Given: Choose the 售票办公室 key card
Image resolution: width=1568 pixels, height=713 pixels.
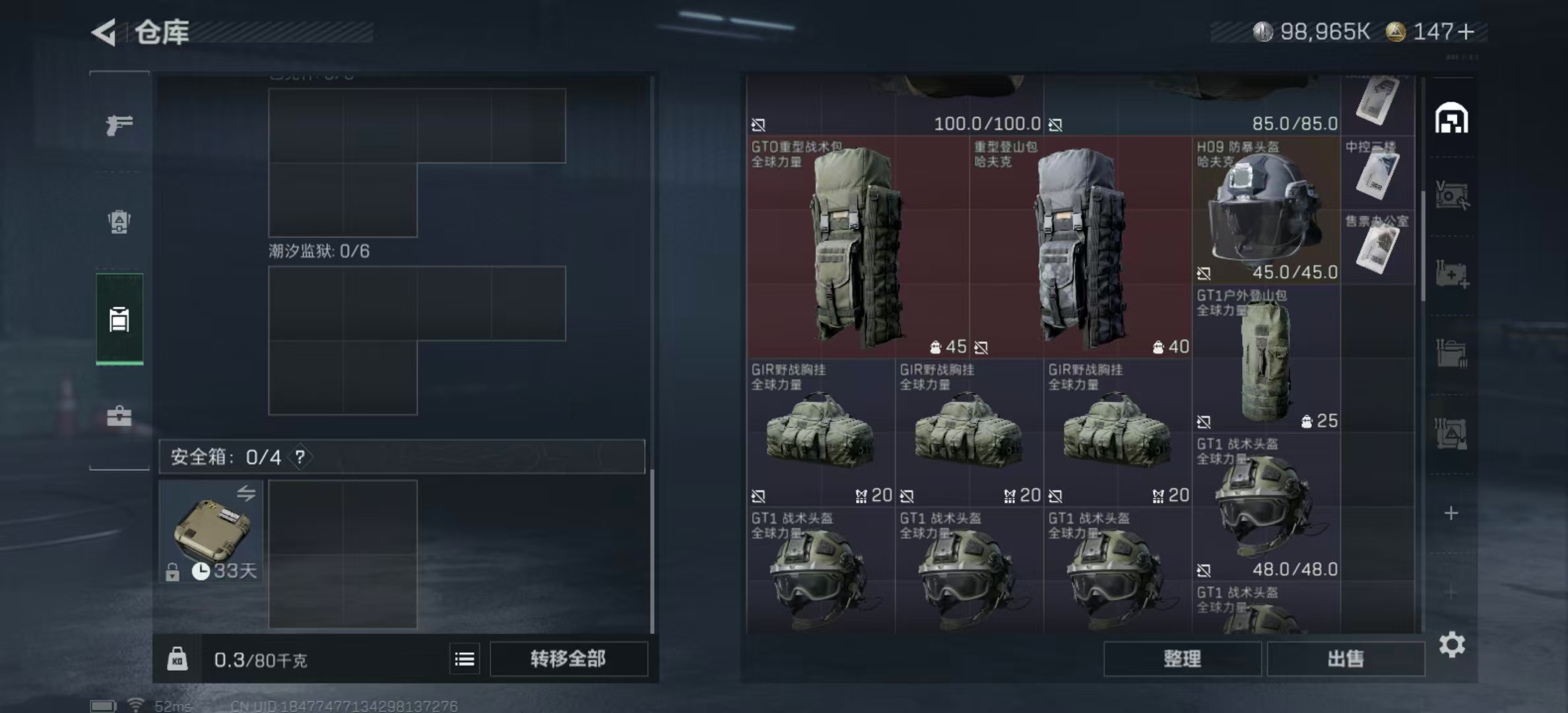Looking at the screenshot, I should (1377, 247).
